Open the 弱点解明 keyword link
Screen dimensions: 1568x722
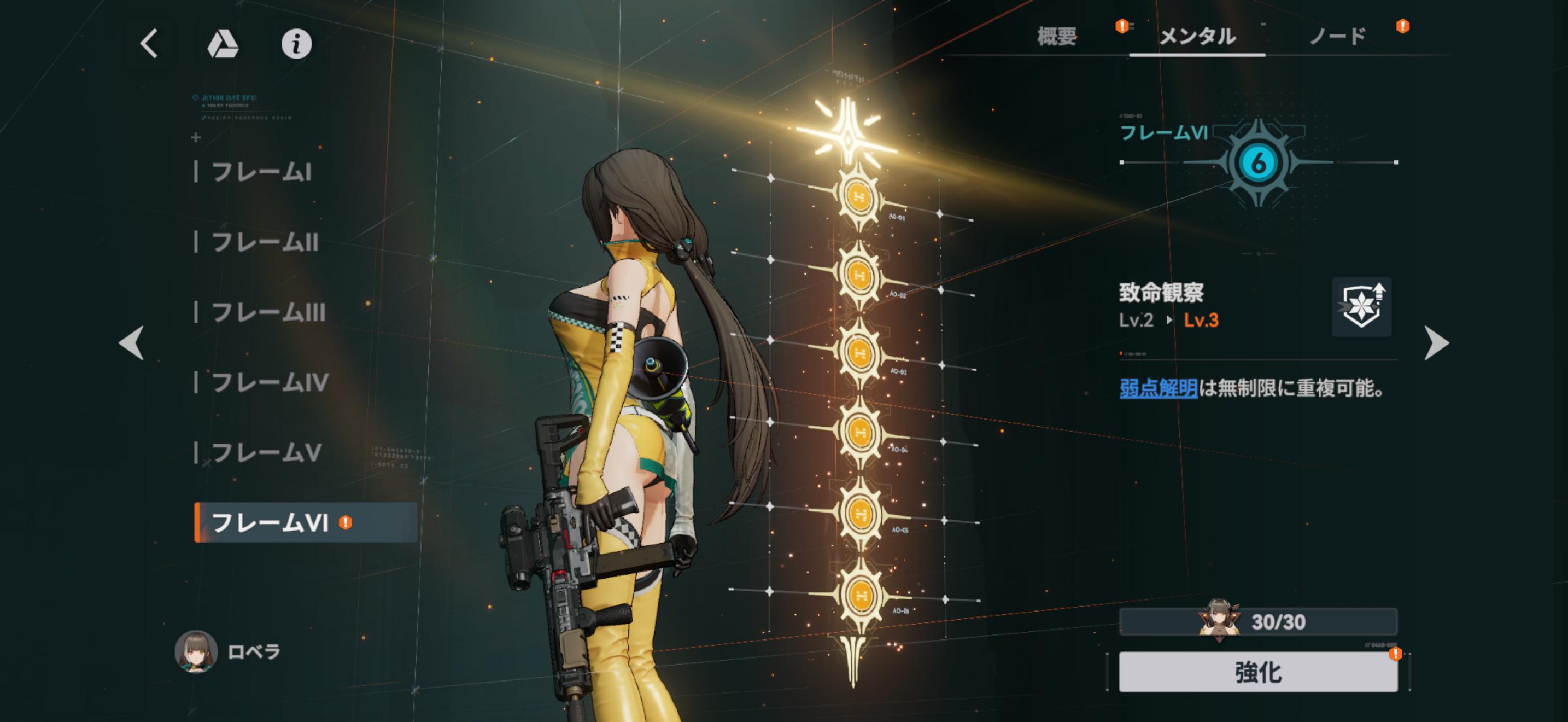[x=1159, y=388]
